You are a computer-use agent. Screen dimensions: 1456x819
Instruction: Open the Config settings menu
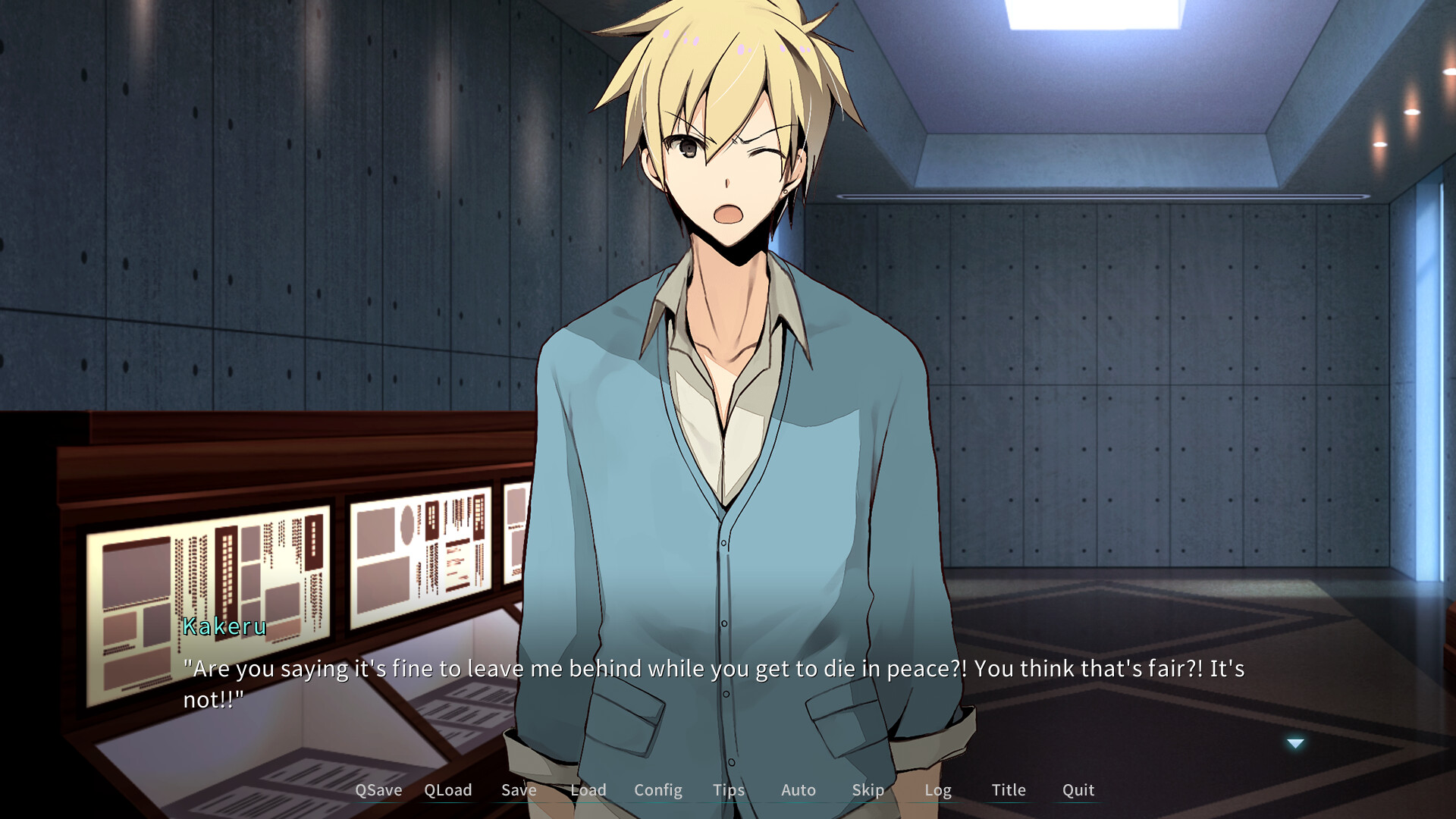tap(657, 790)
